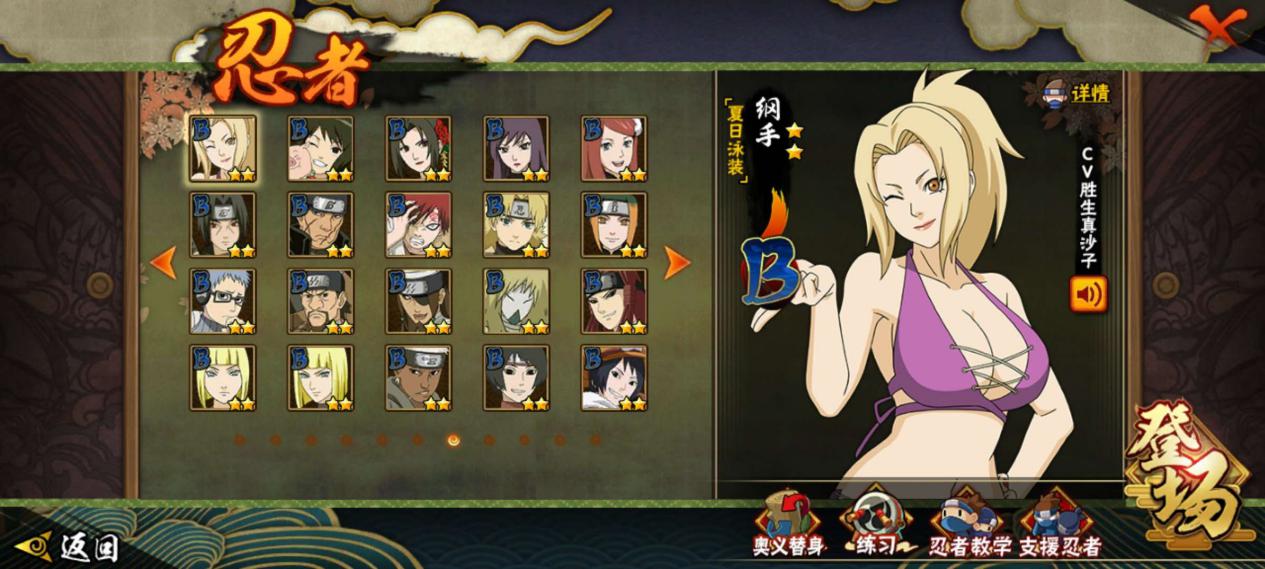Select the purple-haired ninja portrait
Image resolution: width=1265 pixels, height=569 pixels.
click(x=516, y=148)
